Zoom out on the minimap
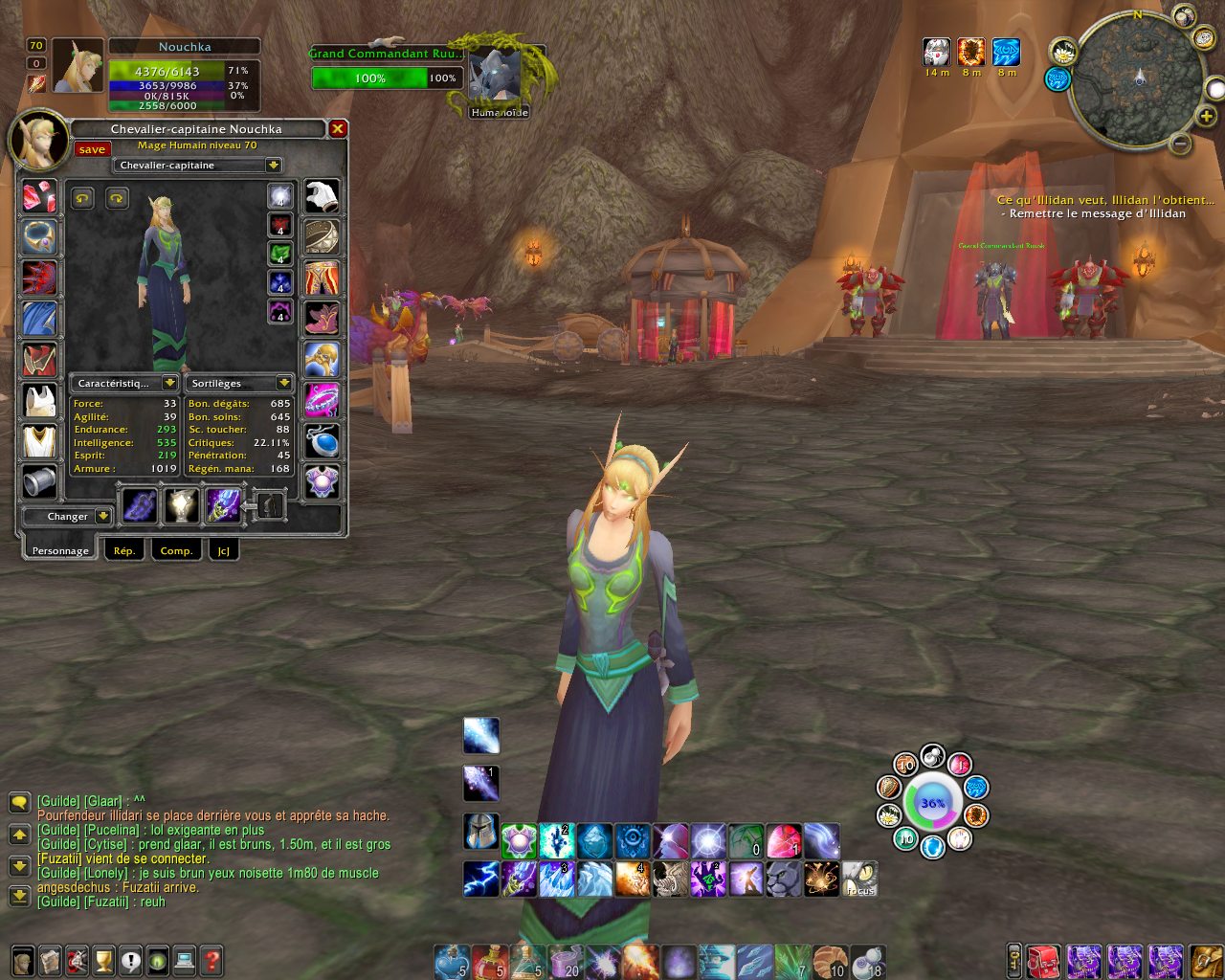 [x=1181, y=145]
